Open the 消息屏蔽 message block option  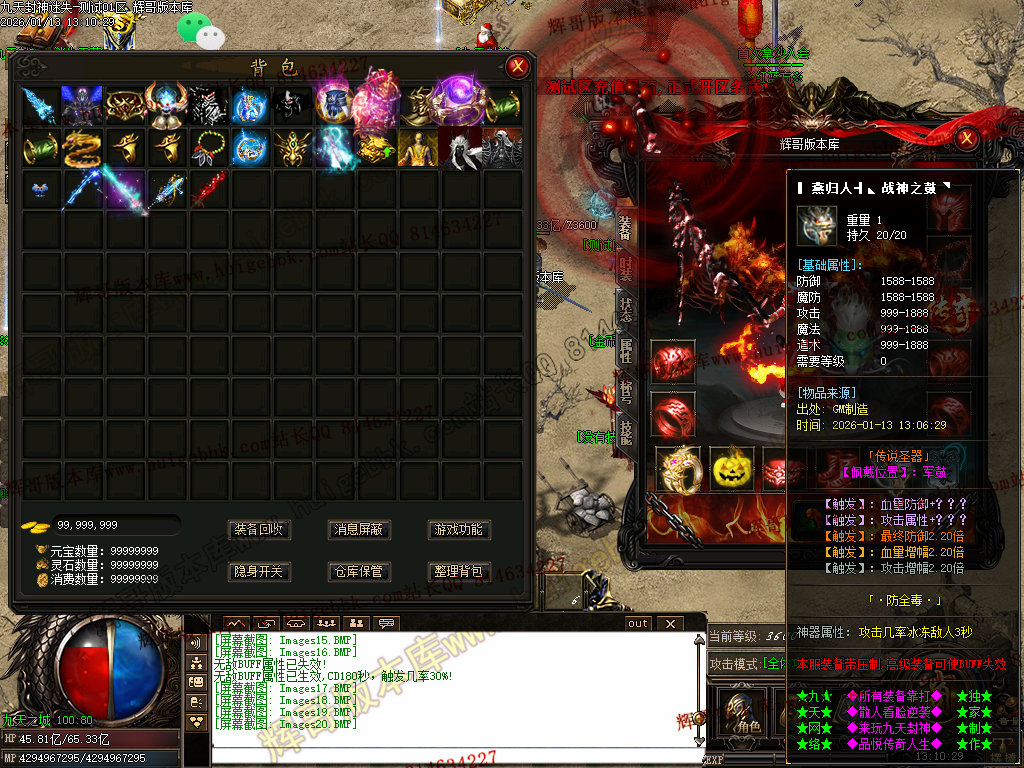point(358,529)
